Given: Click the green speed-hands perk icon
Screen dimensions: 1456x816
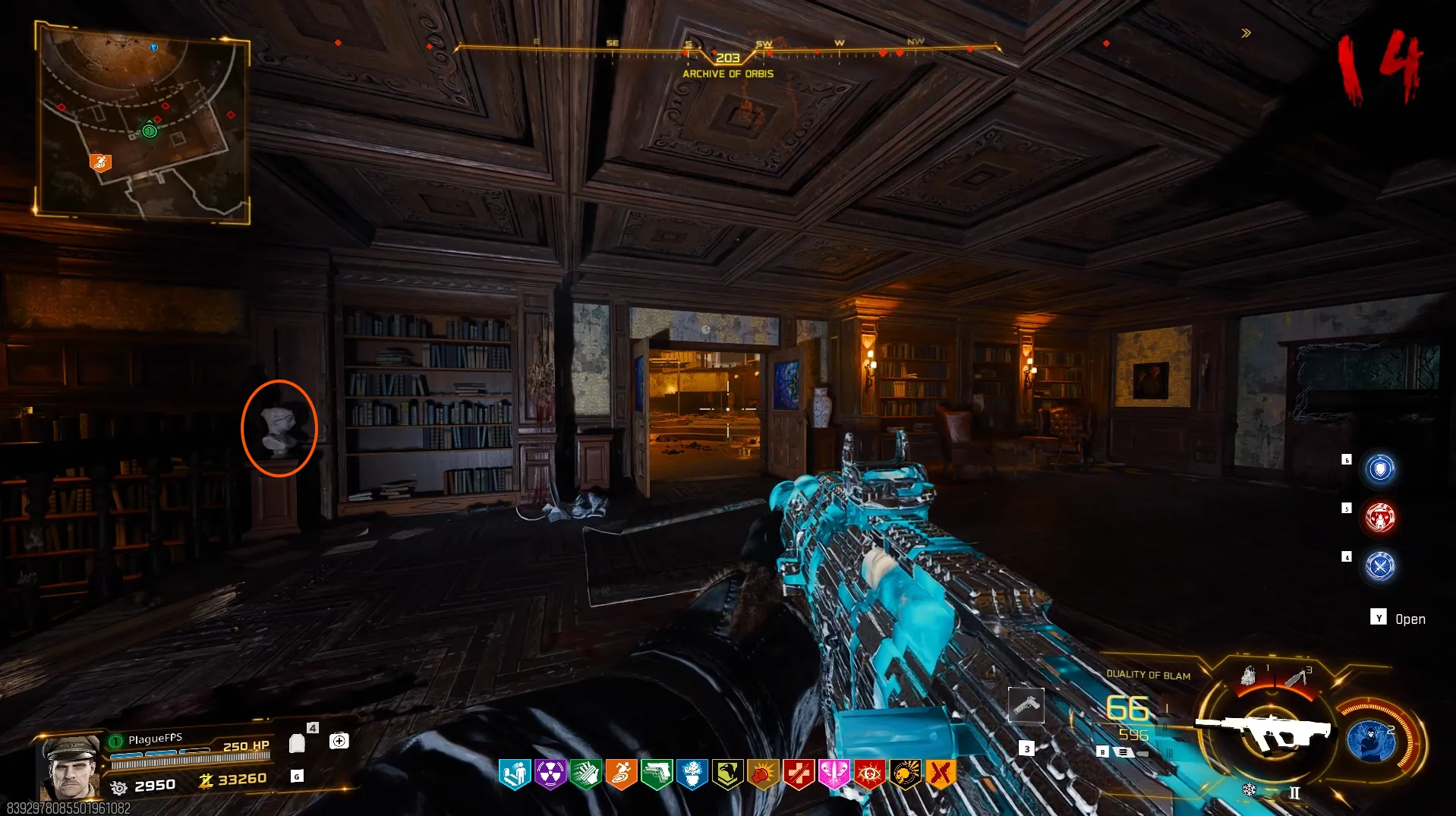Looking at the screenshot, I should point(585,774).
